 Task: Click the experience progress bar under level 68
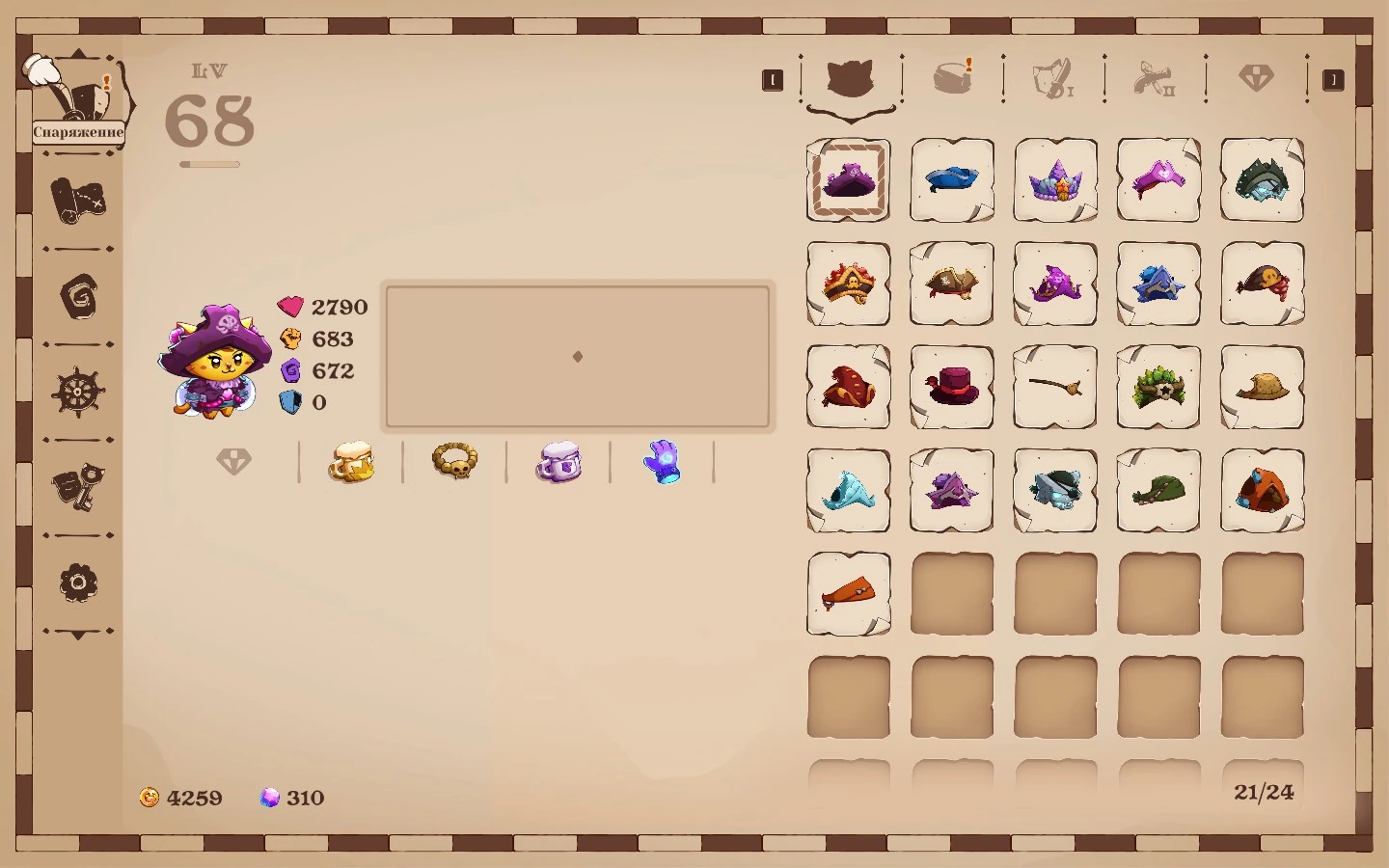click(211, 164)
